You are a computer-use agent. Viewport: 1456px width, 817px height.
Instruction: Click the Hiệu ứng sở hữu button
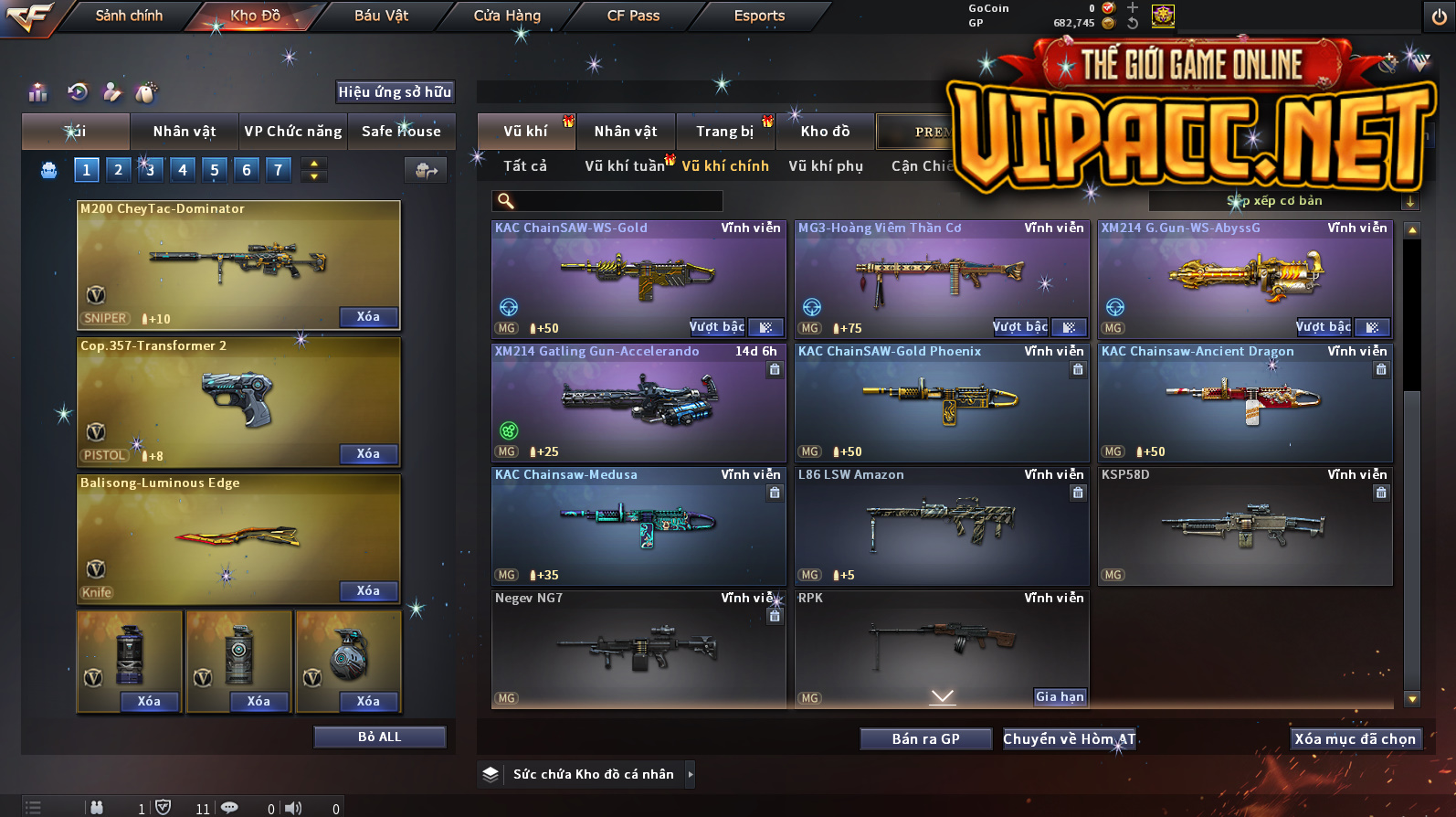click(x=395, y=91)
